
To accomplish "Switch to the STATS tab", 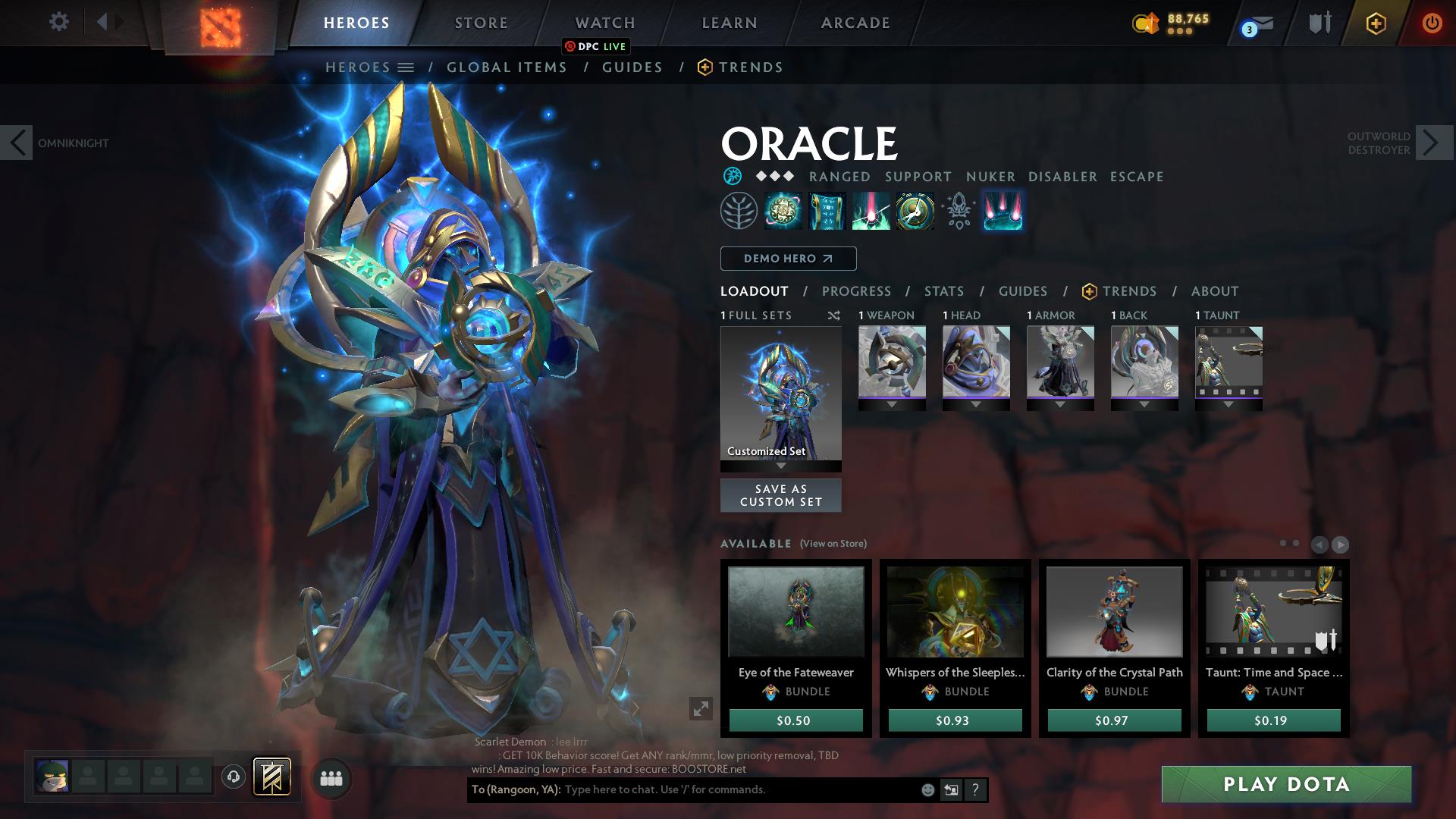I will [x=943, y=291].
